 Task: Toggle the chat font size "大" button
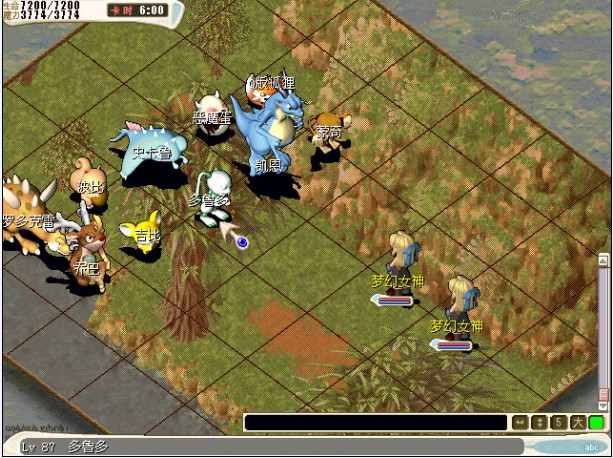pyautogui.click(x=577, y=423)
